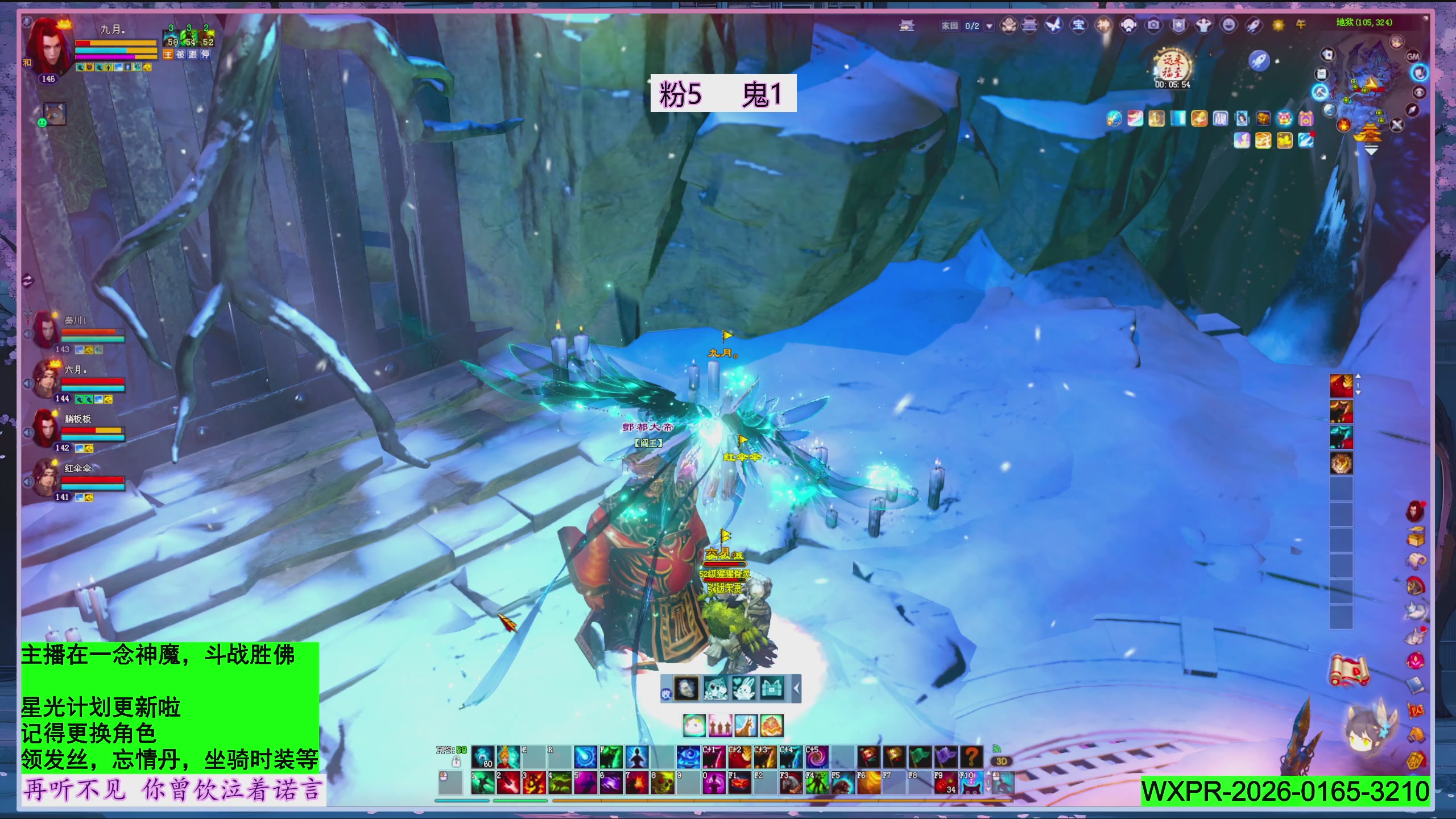Trigger the purple vortex skill labeled C+5
The width and height of the screenshot is (1456, 819).
tap(816, 758)
